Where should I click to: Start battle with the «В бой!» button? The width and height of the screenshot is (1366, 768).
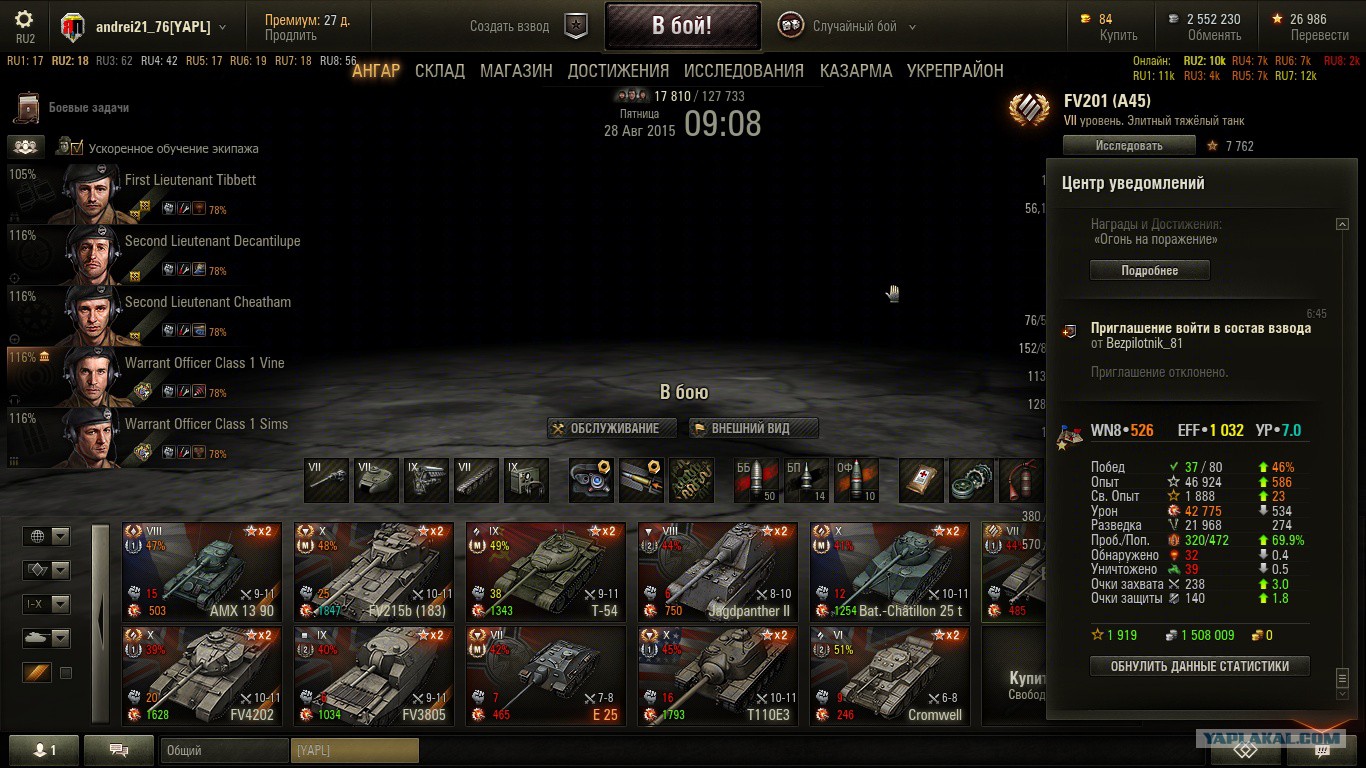682,26
